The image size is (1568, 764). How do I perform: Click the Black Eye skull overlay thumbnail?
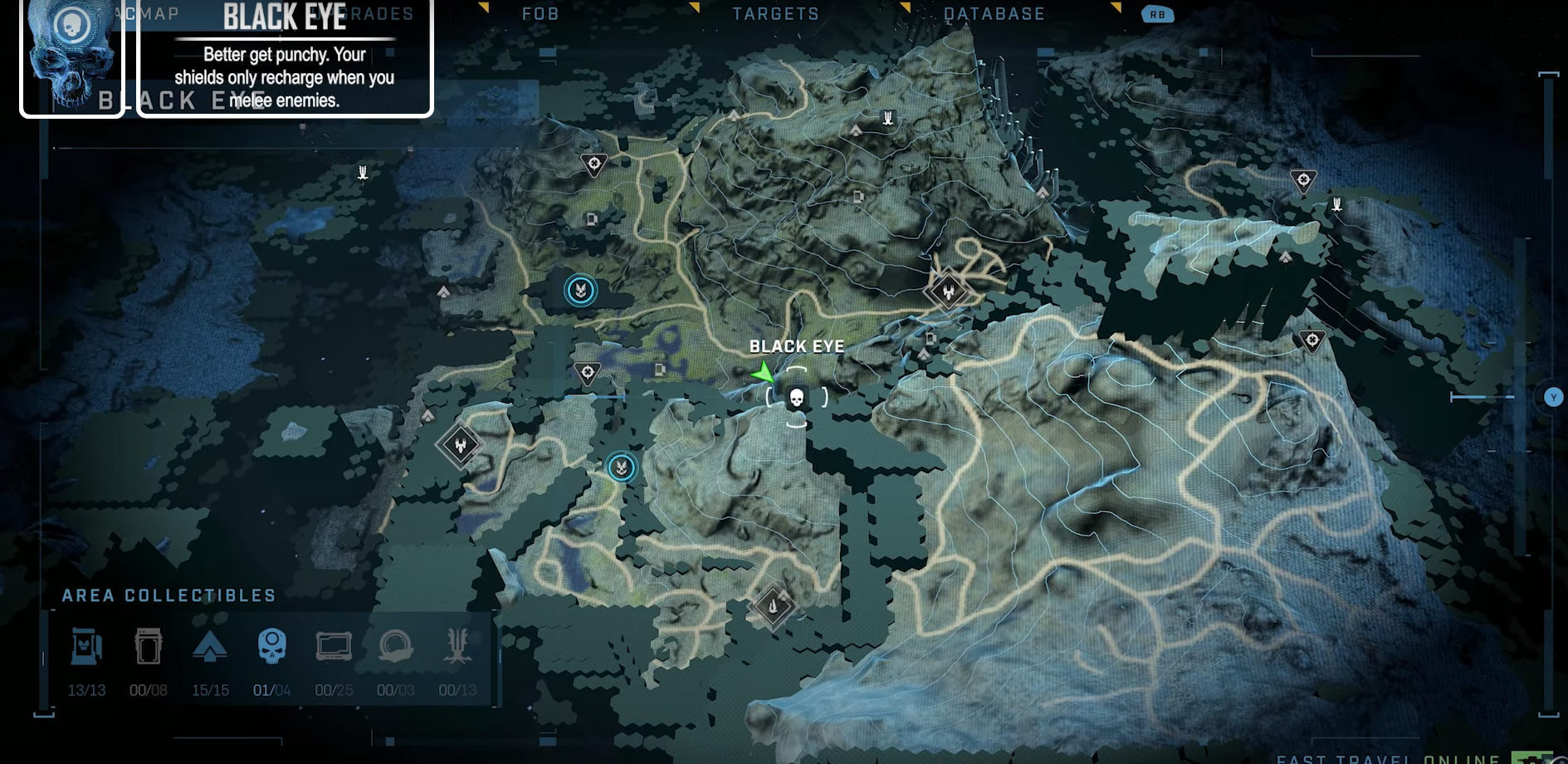(72, 56)
